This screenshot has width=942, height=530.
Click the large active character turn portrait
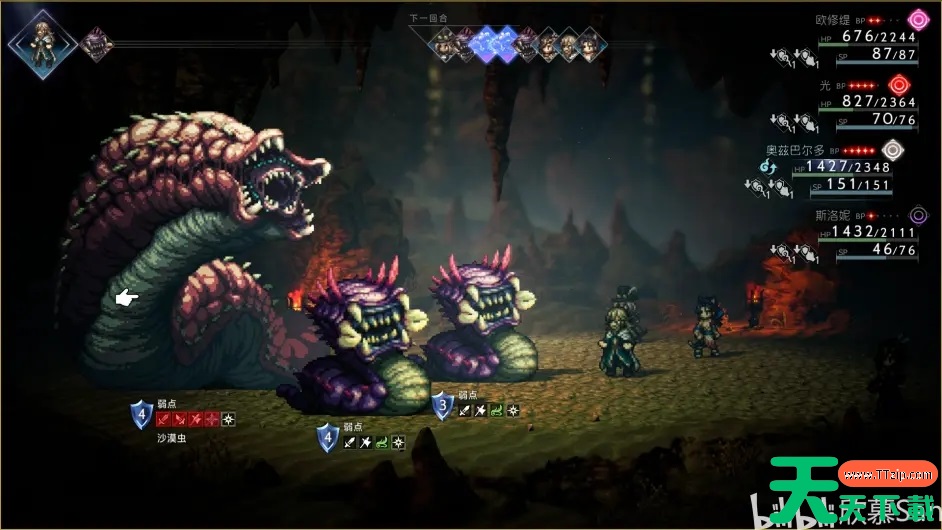click(x=43, y=42)
